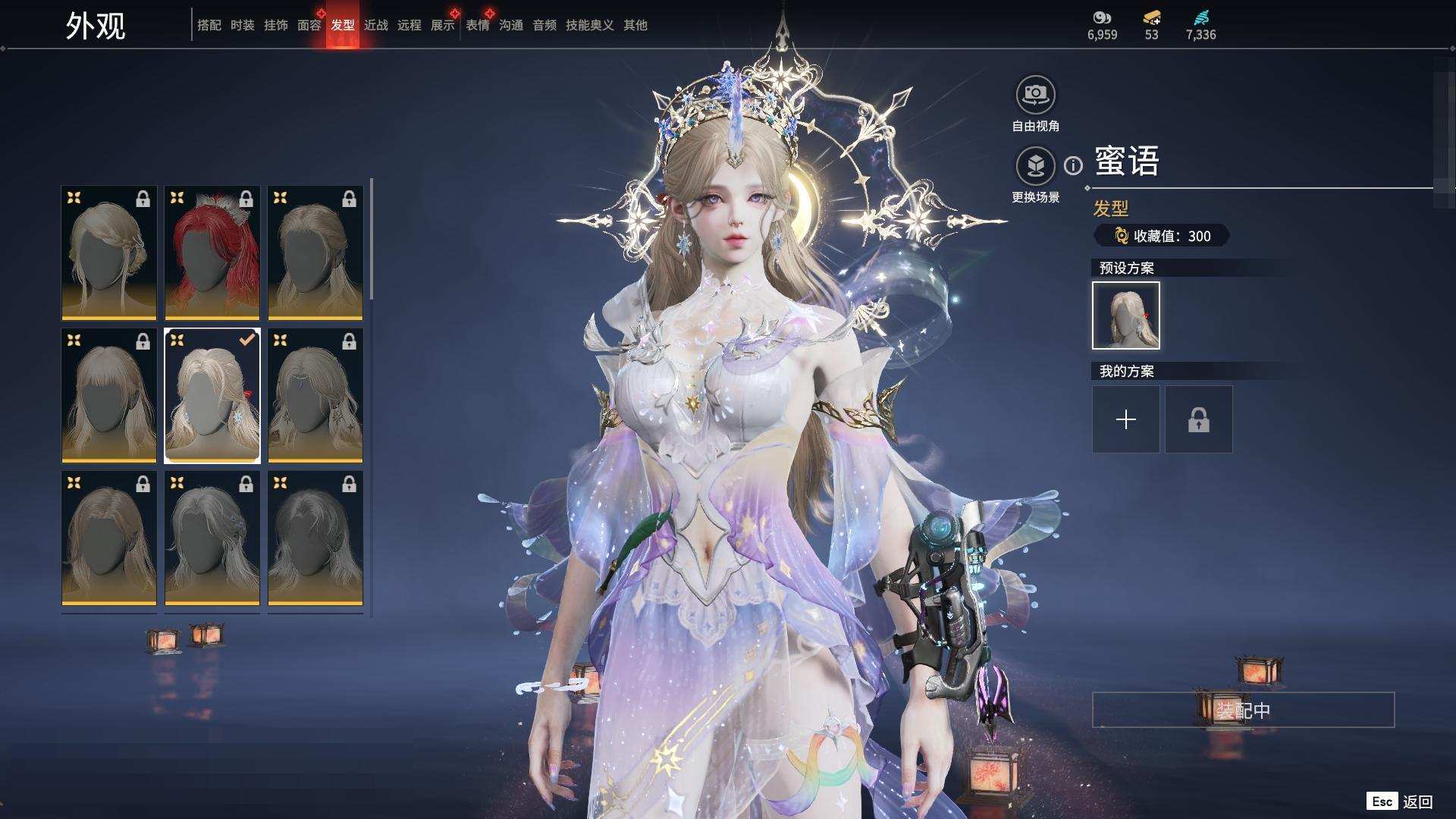Go to the 面容 tab

coord(309,25)
